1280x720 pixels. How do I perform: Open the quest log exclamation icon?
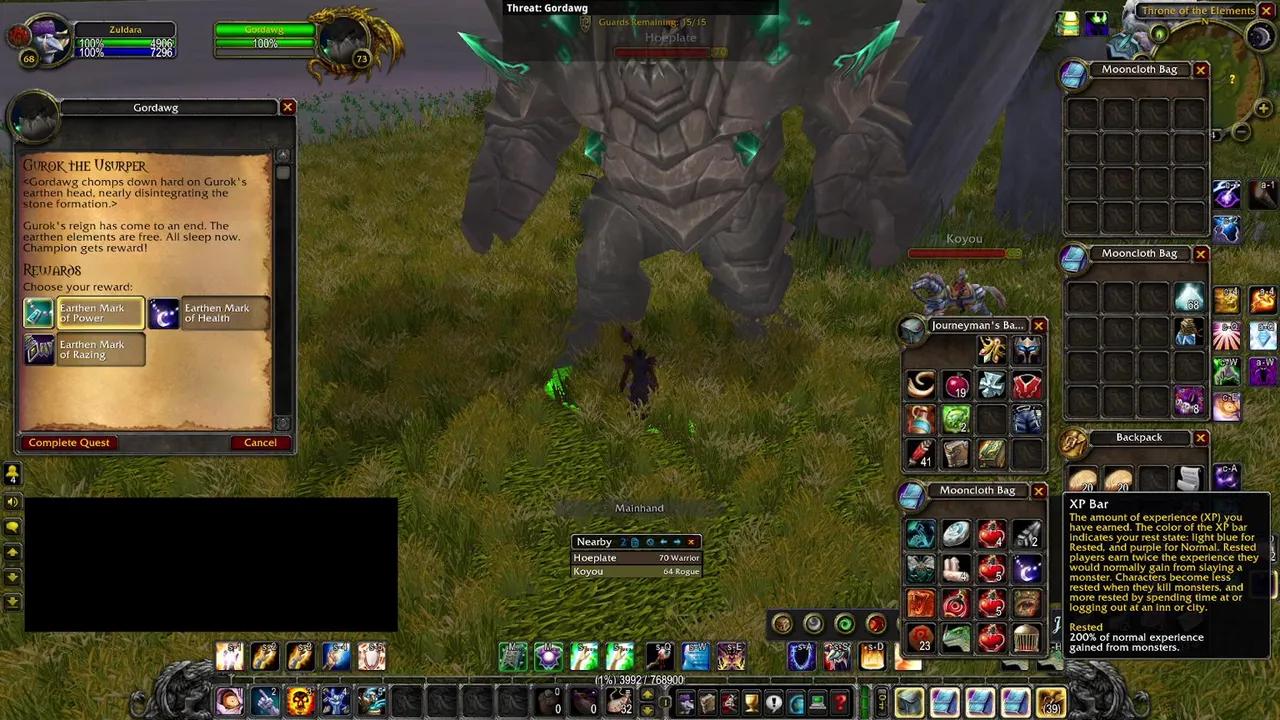[x=774, y=702]
